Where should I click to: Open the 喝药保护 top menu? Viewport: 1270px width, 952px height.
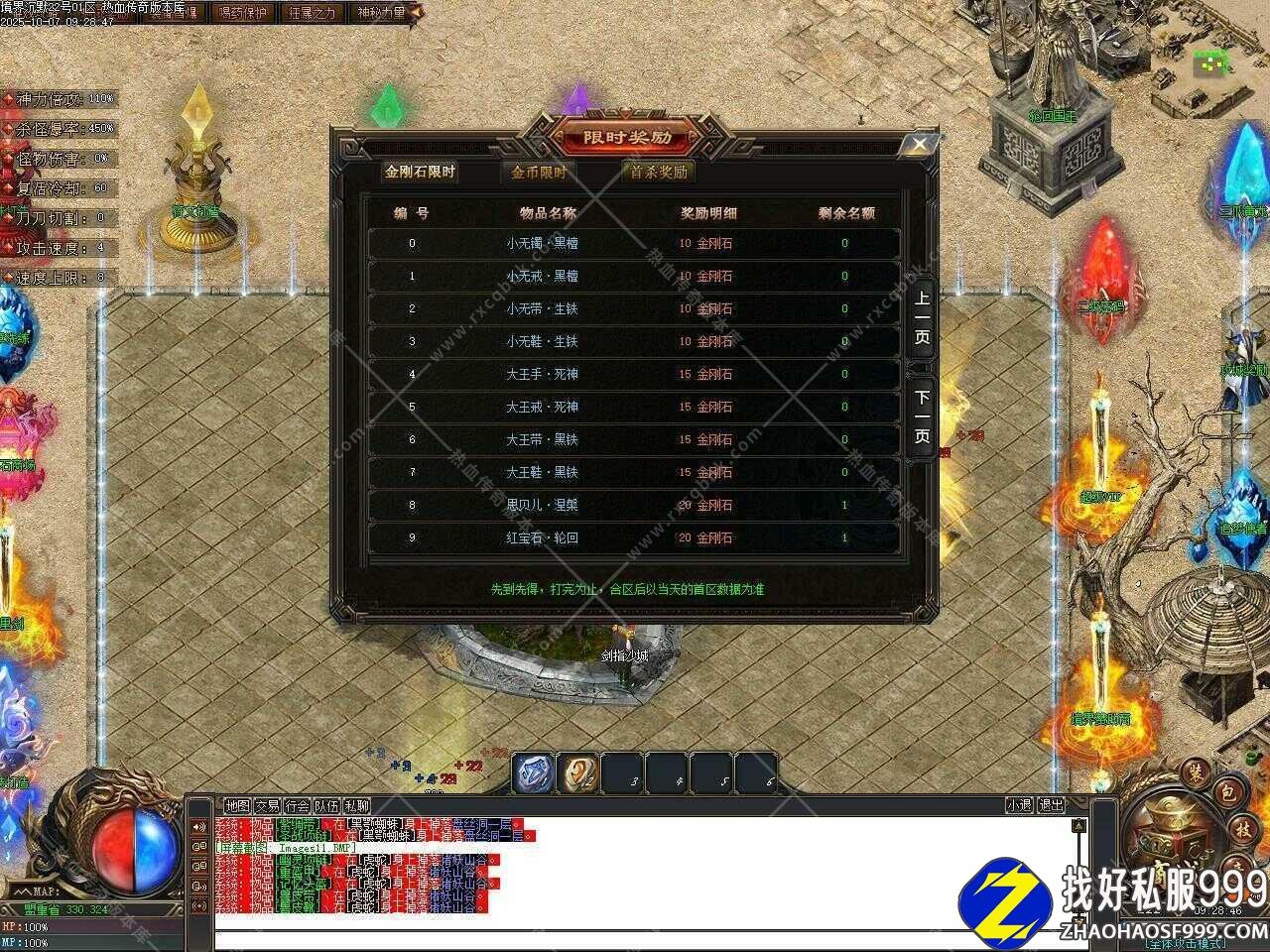242,13
